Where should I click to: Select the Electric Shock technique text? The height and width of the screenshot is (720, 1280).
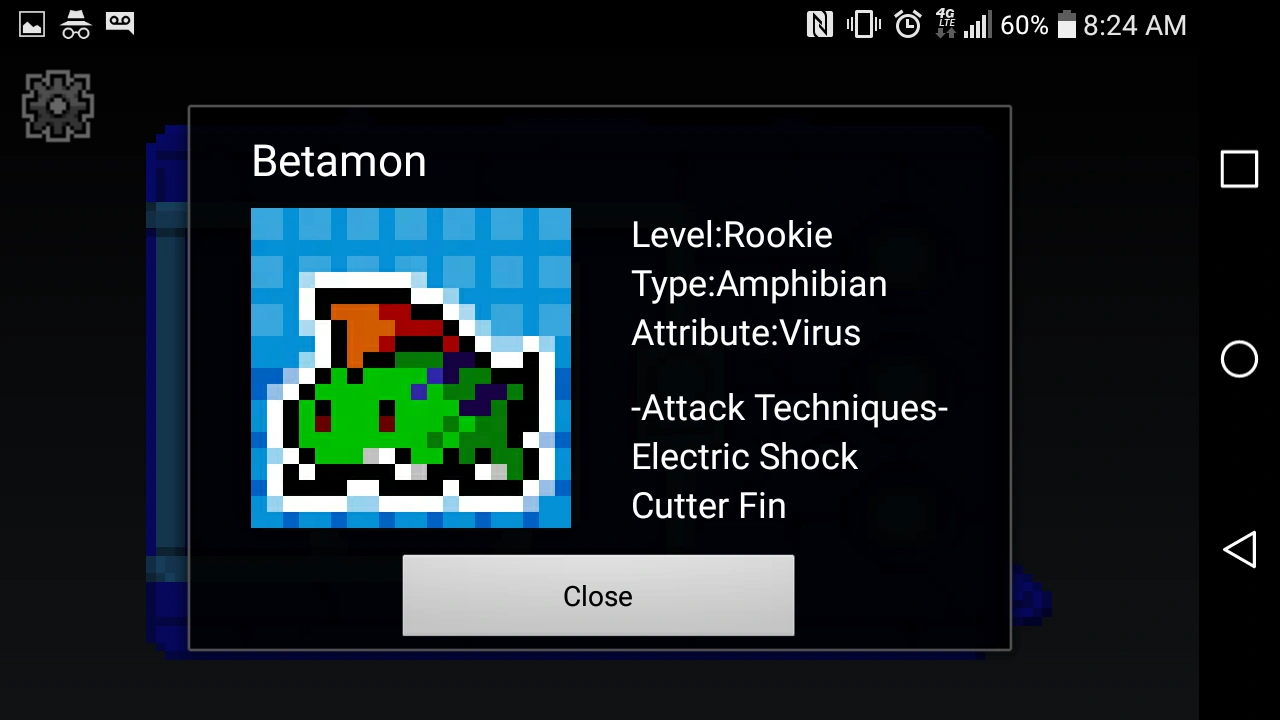click(745, 457)
